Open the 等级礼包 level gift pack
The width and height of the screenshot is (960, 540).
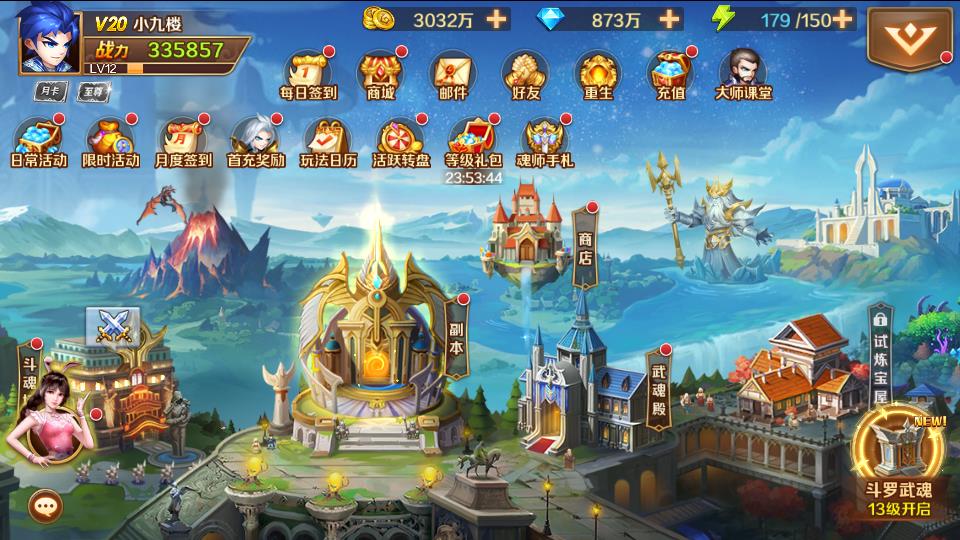(472, 140)
